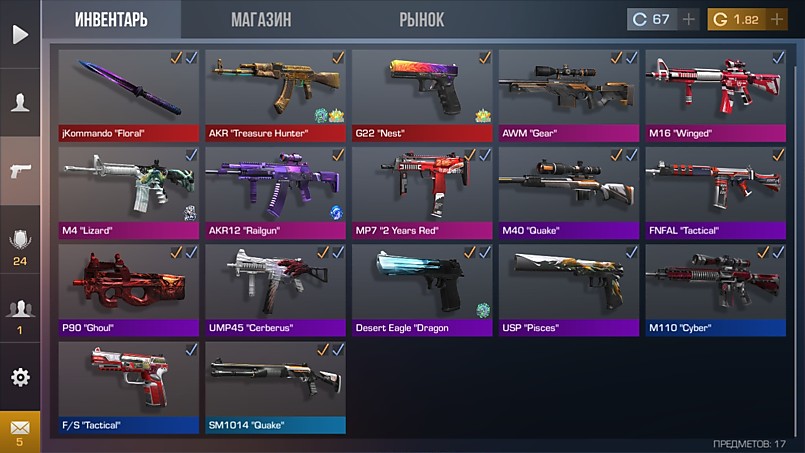Screen dimensions: 805x453
Task: Open the settings gear
Action: [20, 377]
